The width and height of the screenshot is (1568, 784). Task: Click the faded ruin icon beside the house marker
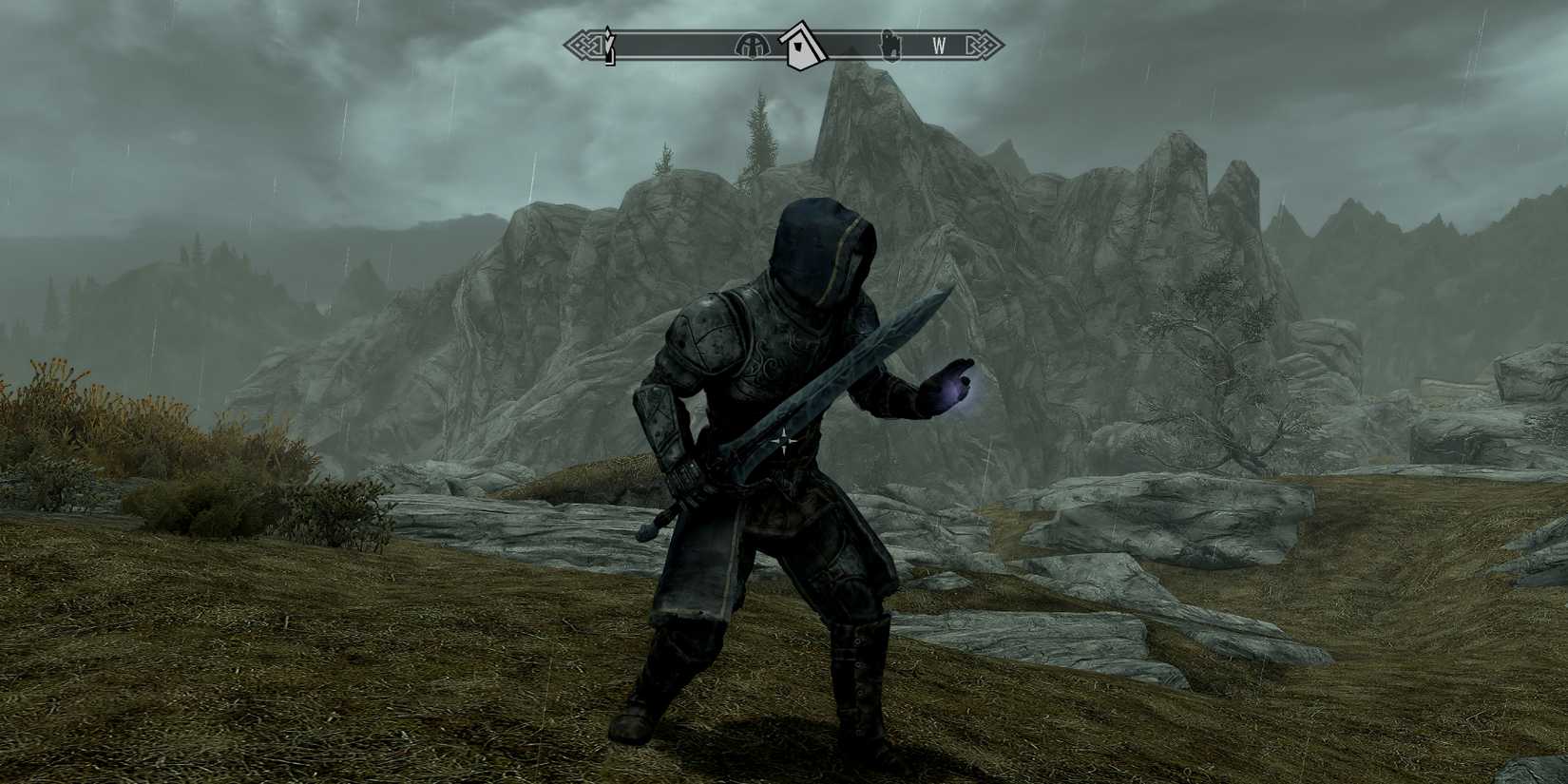click(x=751, y=45)
